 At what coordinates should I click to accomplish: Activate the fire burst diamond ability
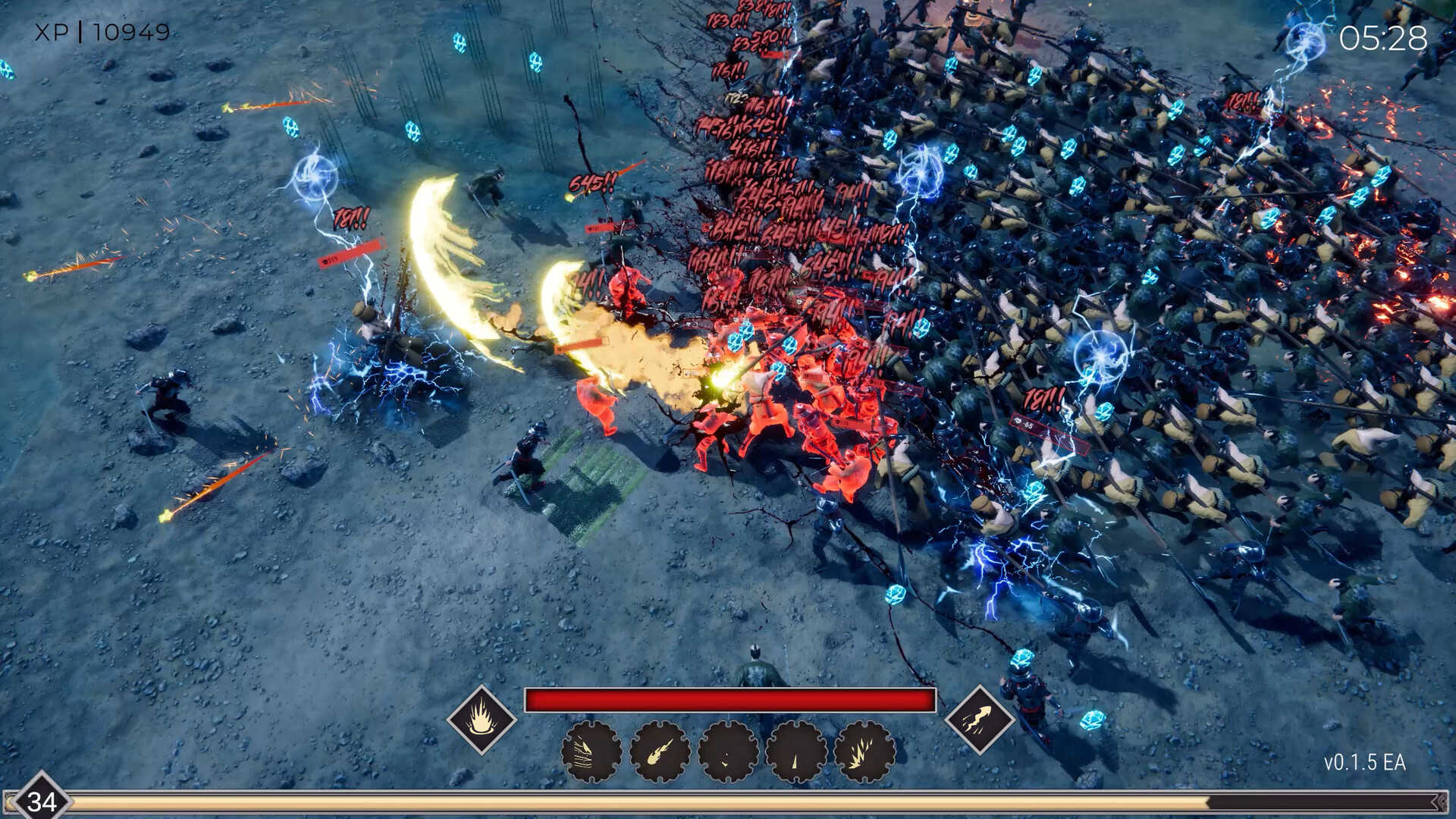coord(482,719)
